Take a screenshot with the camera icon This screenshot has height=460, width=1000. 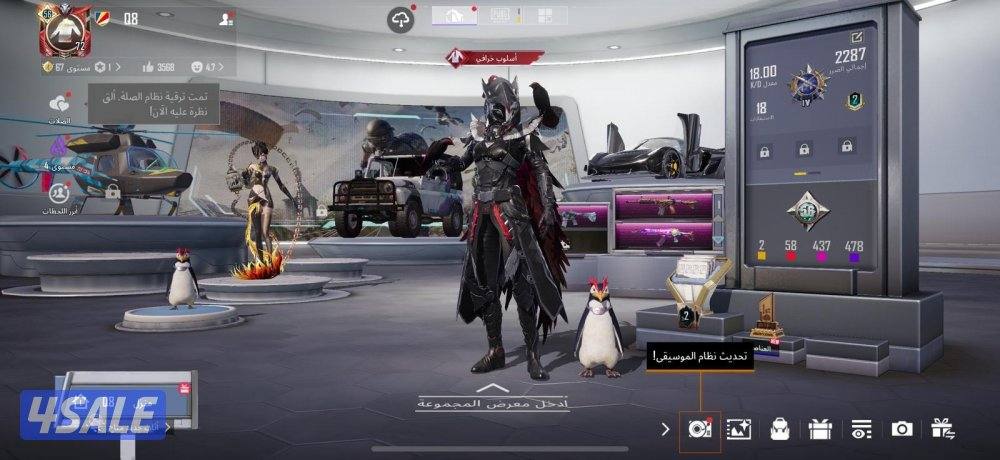click(x=902, y=429)
